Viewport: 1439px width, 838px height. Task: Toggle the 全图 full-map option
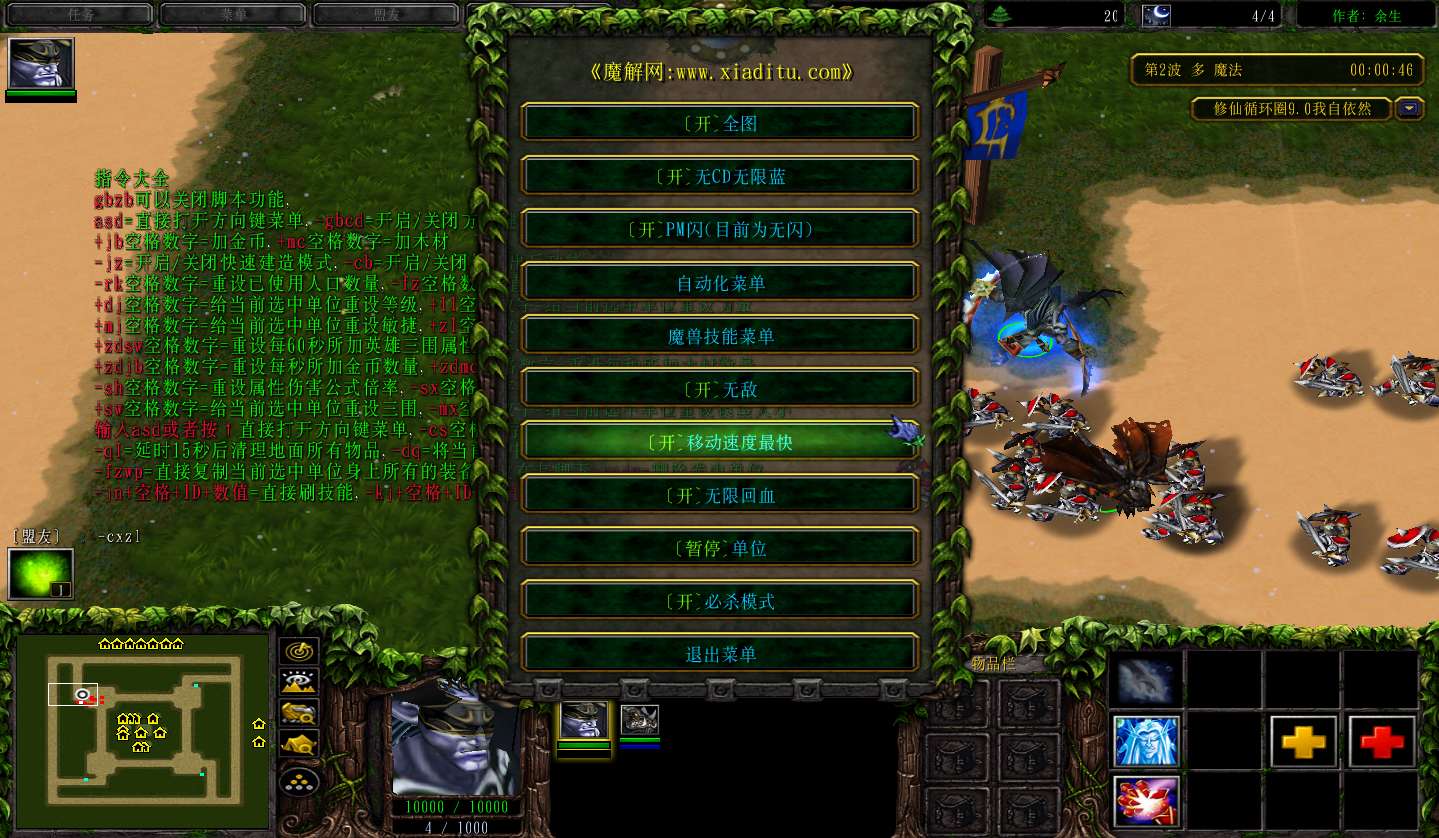[x=719, y=123]
